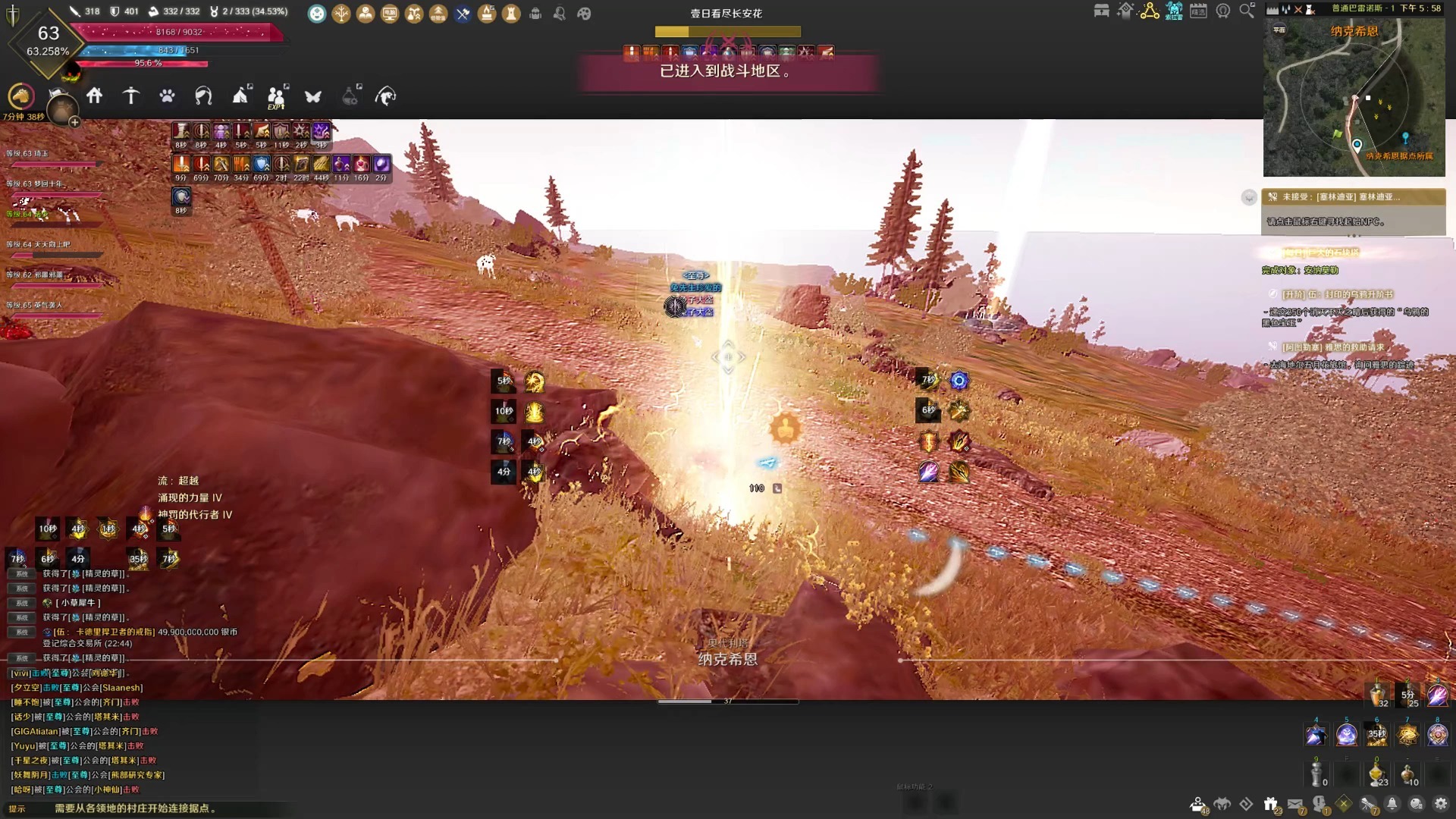The height and width of the screenshot is (819, 1456).
Task: Open the calendar icon in top bar
Action: 1198,11
